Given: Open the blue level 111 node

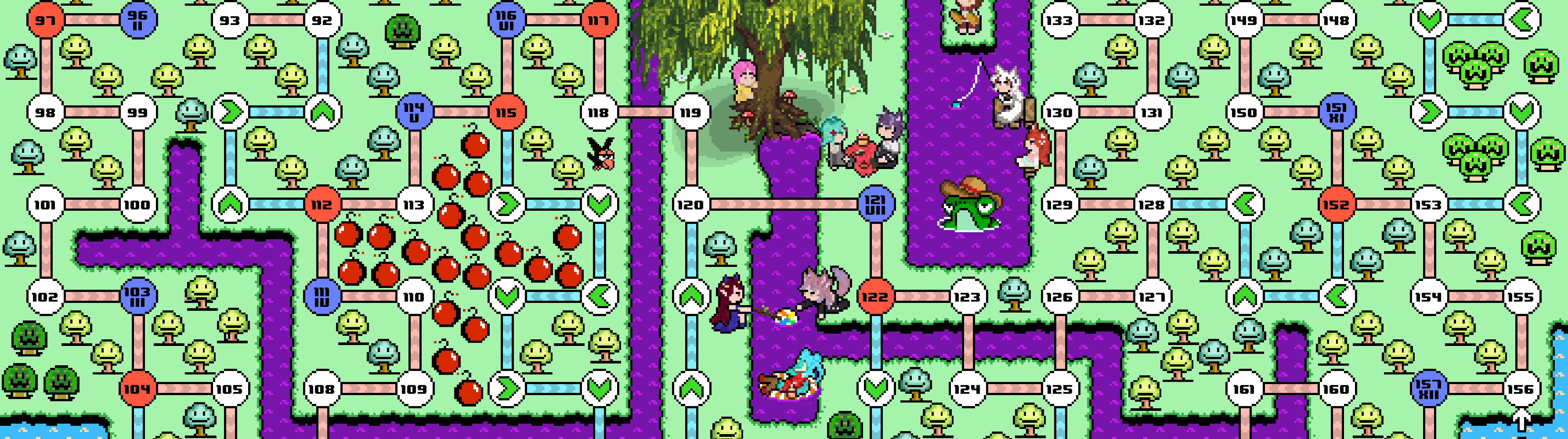Looking at the screenshot, I should (322, 297).
